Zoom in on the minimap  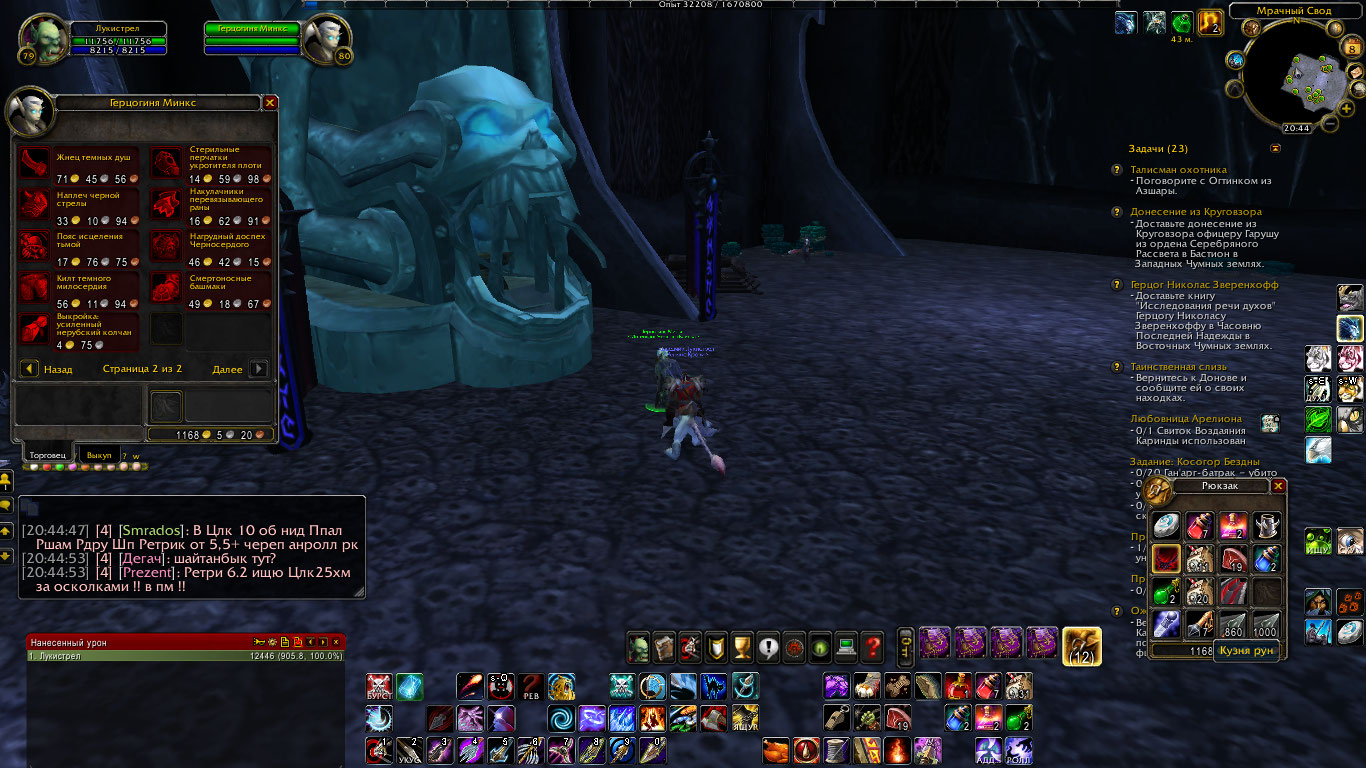pos(1347,108)
